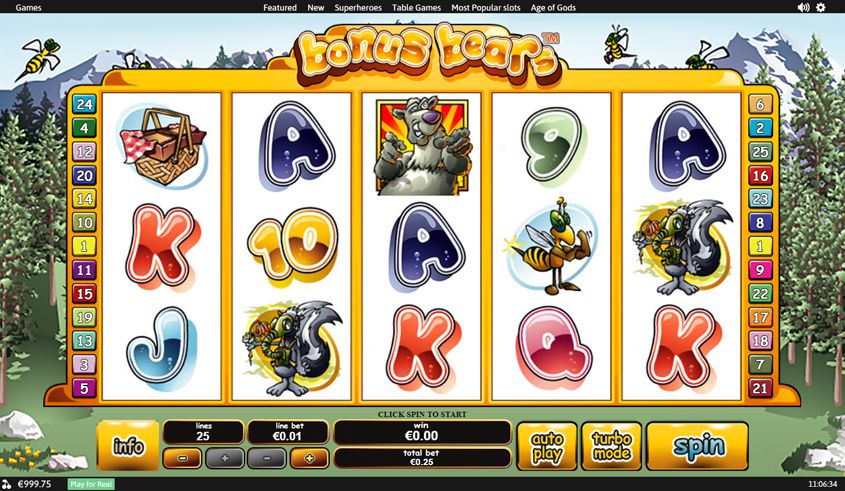The image size is (845, 491).
Task: Toggle the sound speaker icon
Action: pos(803,7)
